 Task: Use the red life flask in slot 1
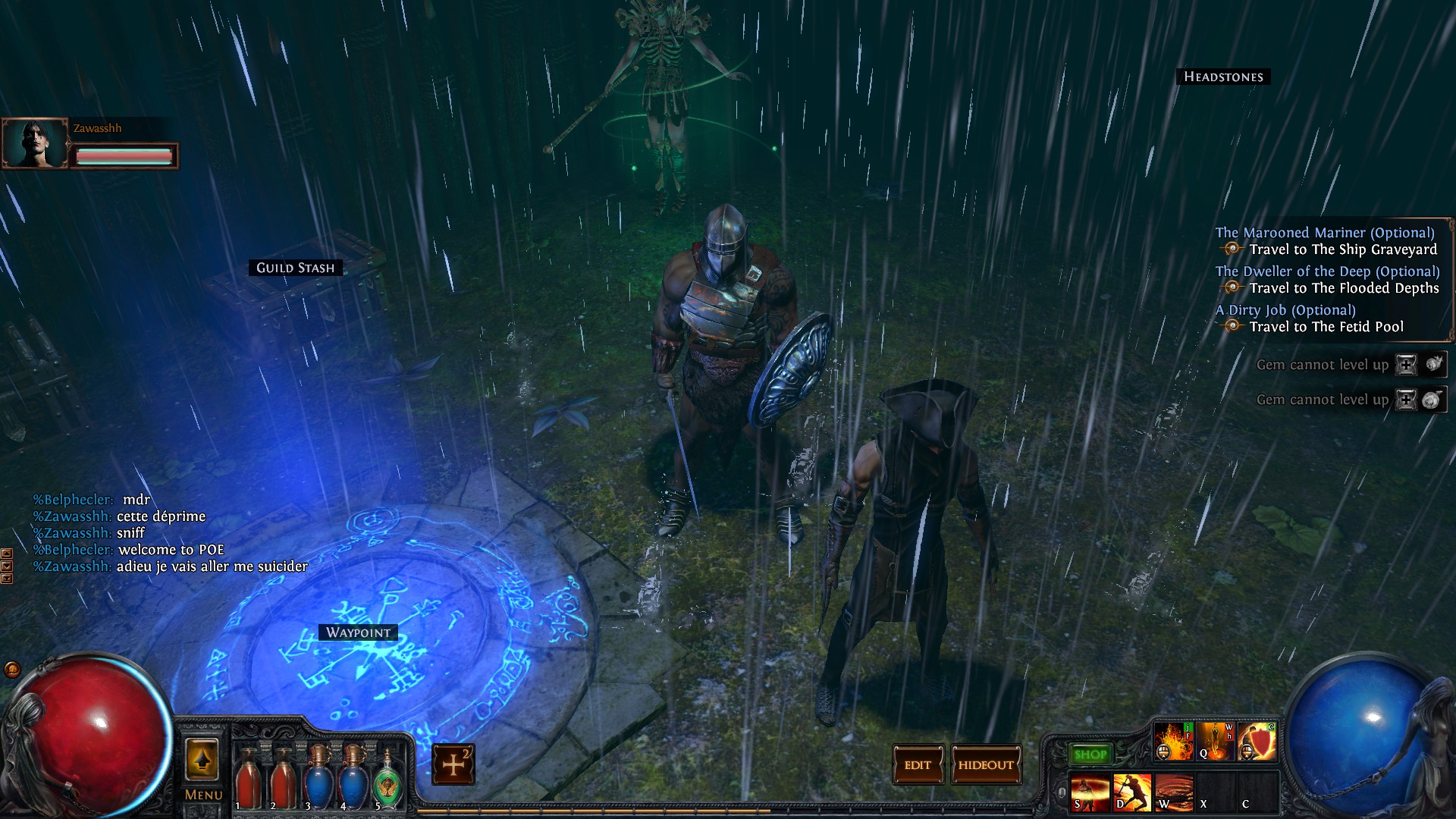[248, 777]
